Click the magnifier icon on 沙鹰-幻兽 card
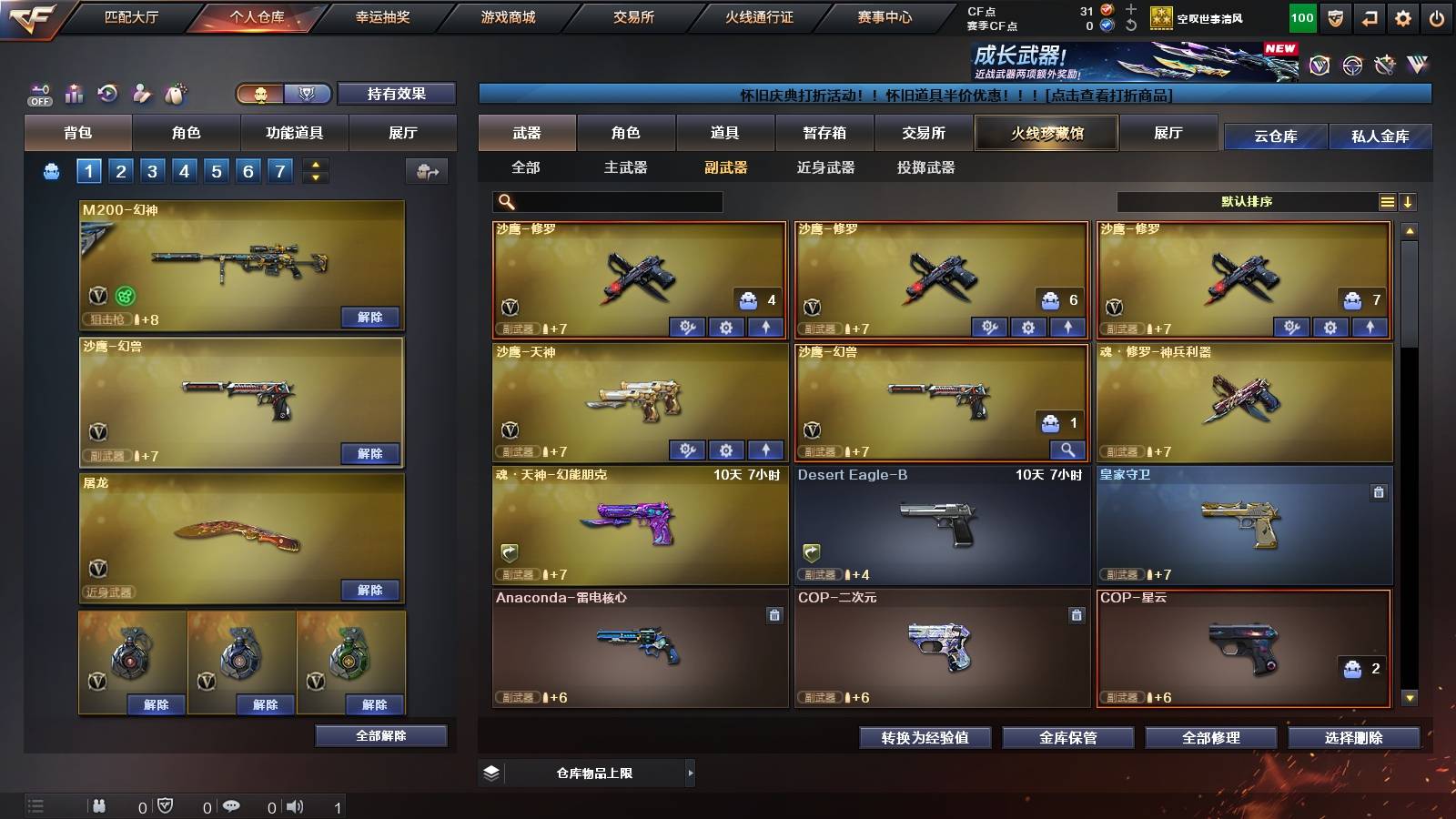1456x819 pixels. pyautogui.click(x=1067, y=450)
